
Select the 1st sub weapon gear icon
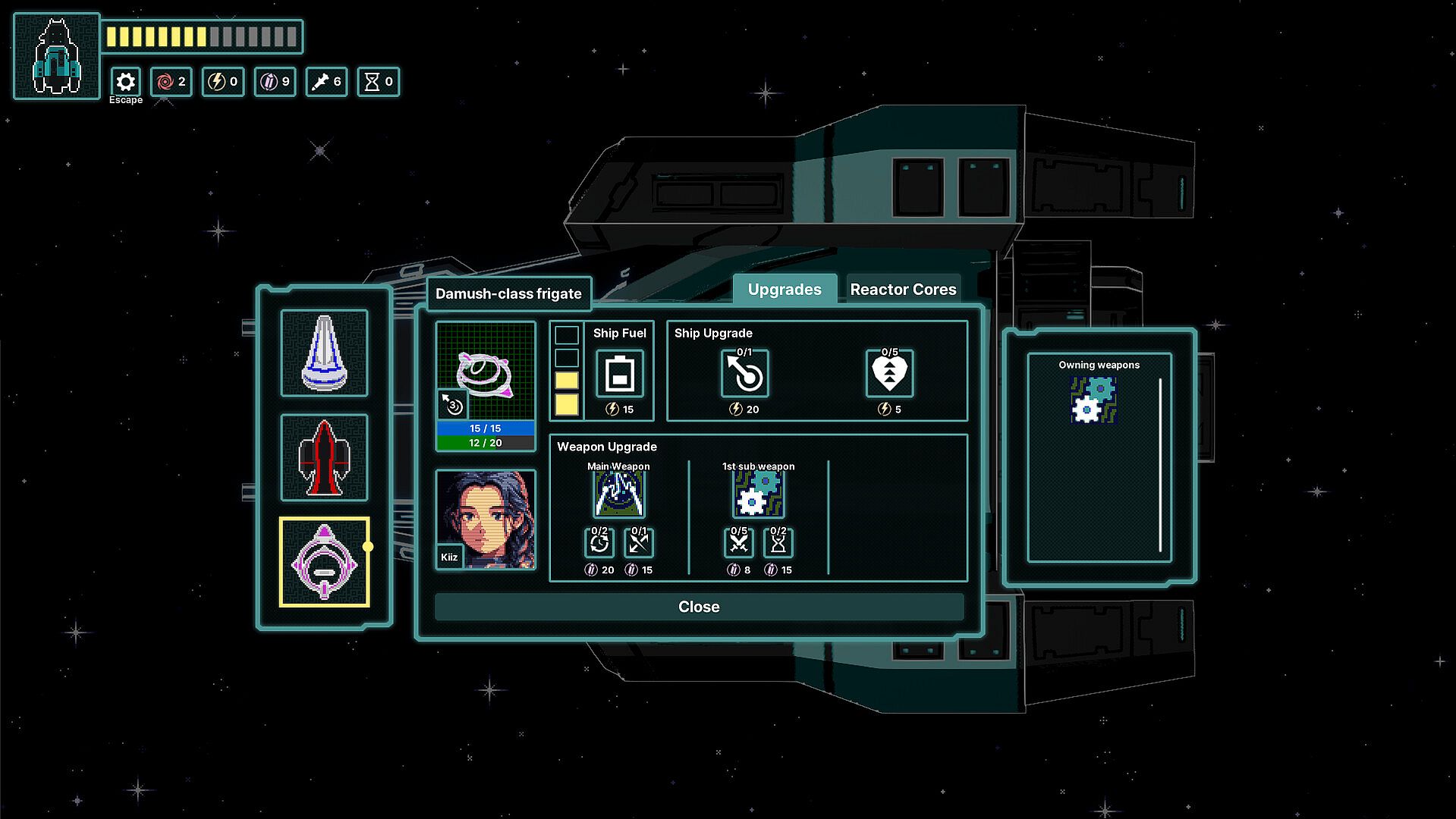tap(758, 494)
